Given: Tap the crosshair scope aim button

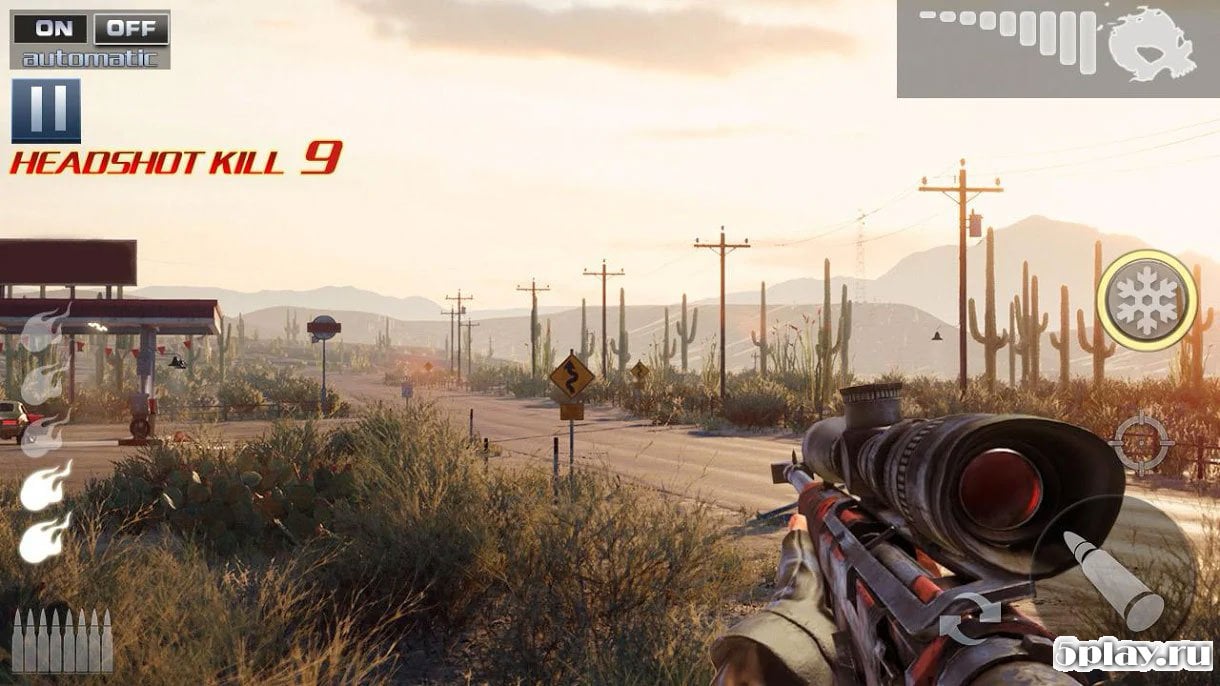Looking at the screenshot, I should click(1142, 441).
